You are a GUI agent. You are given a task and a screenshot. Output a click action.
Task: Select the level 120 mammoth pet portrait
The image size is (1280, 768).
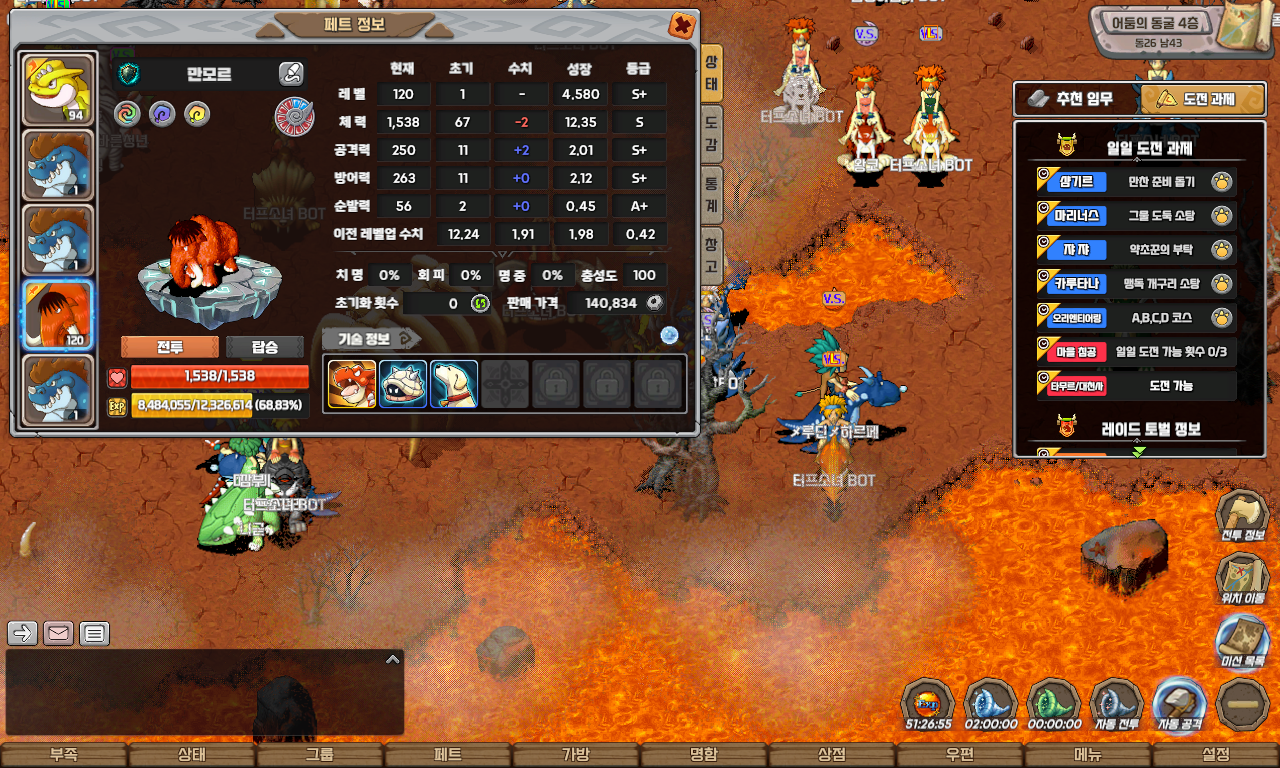pyautogui.click(x=58, y=314)
